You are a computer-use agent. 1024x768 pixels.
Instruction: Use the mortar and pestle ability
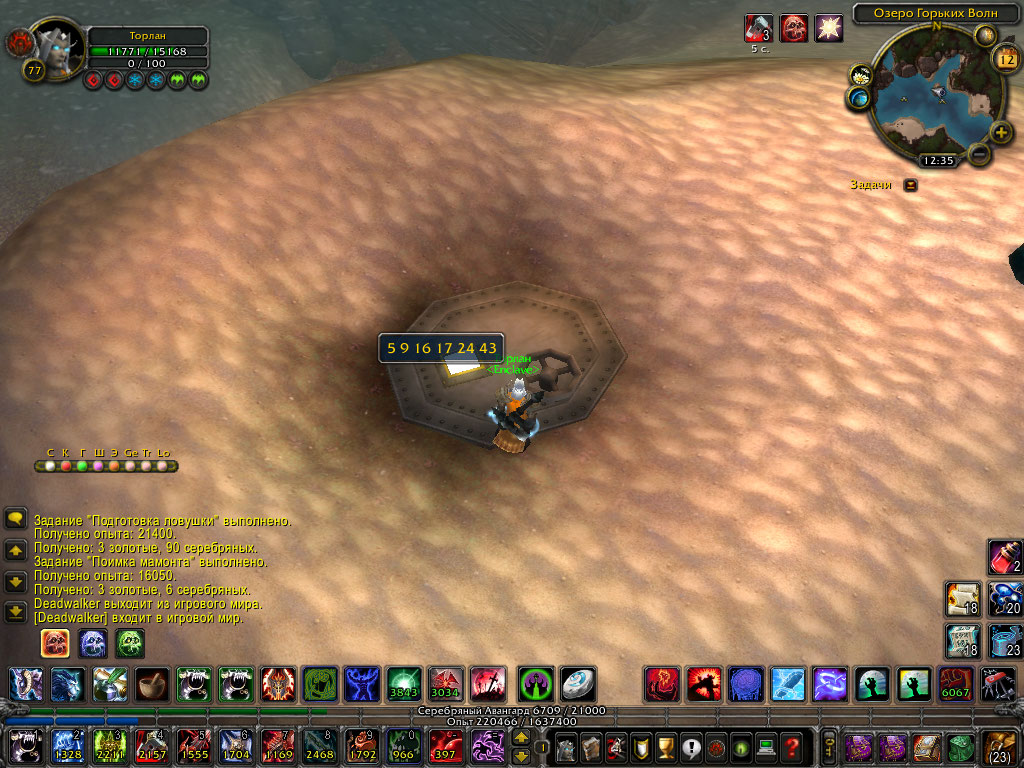pos(153,684)
